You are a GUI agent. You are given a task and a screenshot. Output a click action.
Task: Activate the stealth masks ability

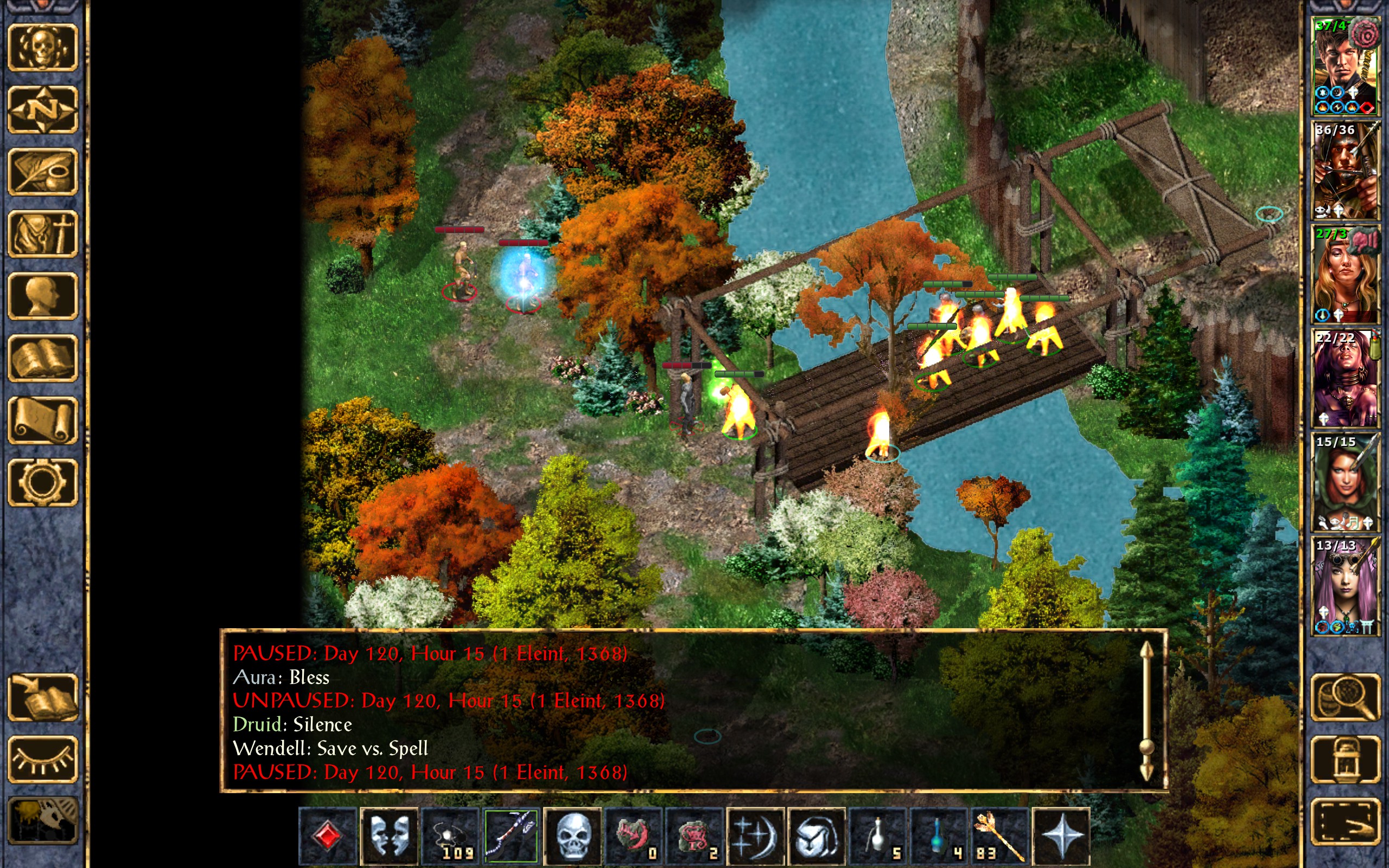click(389, 836)
